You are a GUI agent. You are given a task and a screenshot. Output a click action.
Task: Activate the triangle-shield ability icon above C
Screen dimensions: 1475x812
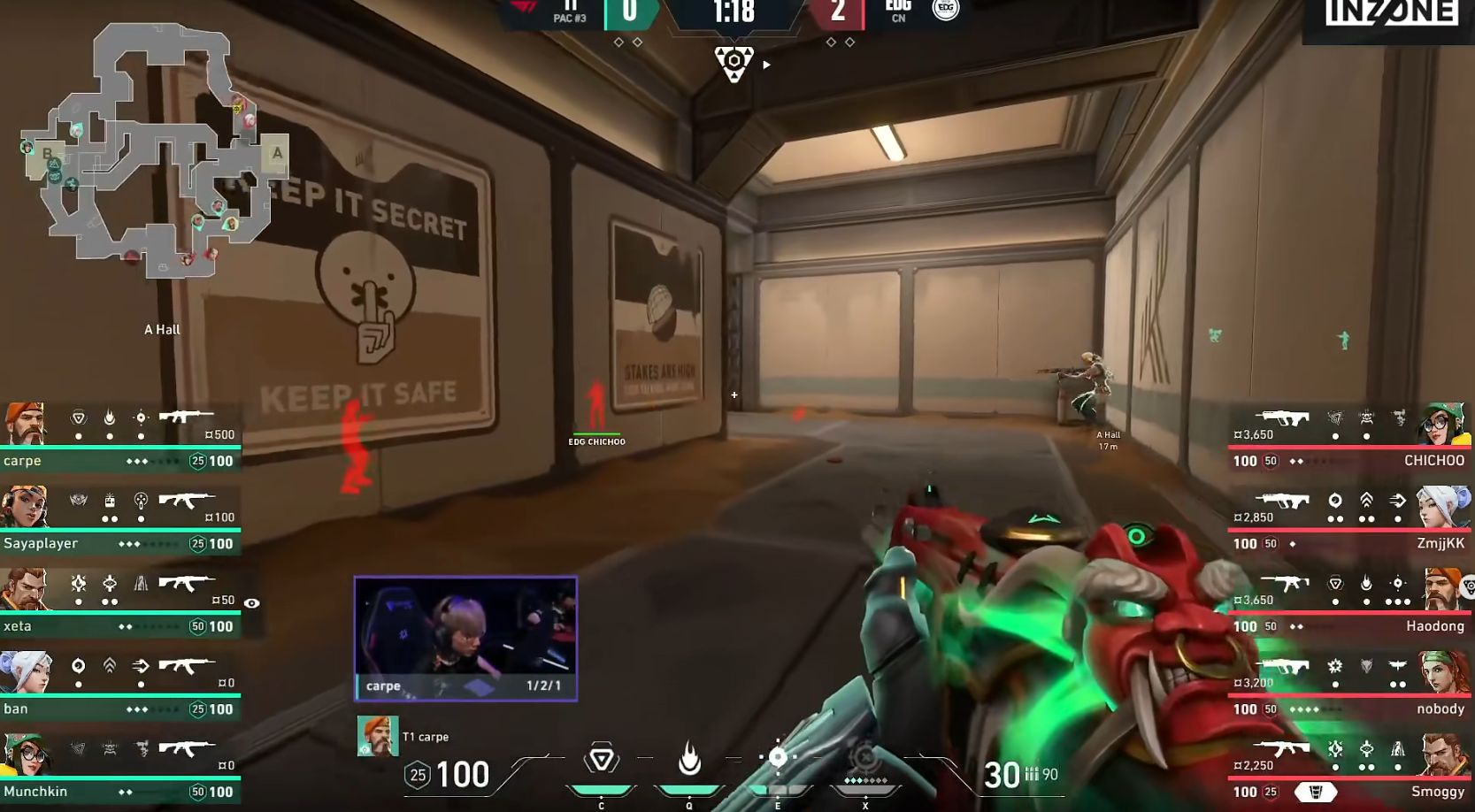(602, 759)
